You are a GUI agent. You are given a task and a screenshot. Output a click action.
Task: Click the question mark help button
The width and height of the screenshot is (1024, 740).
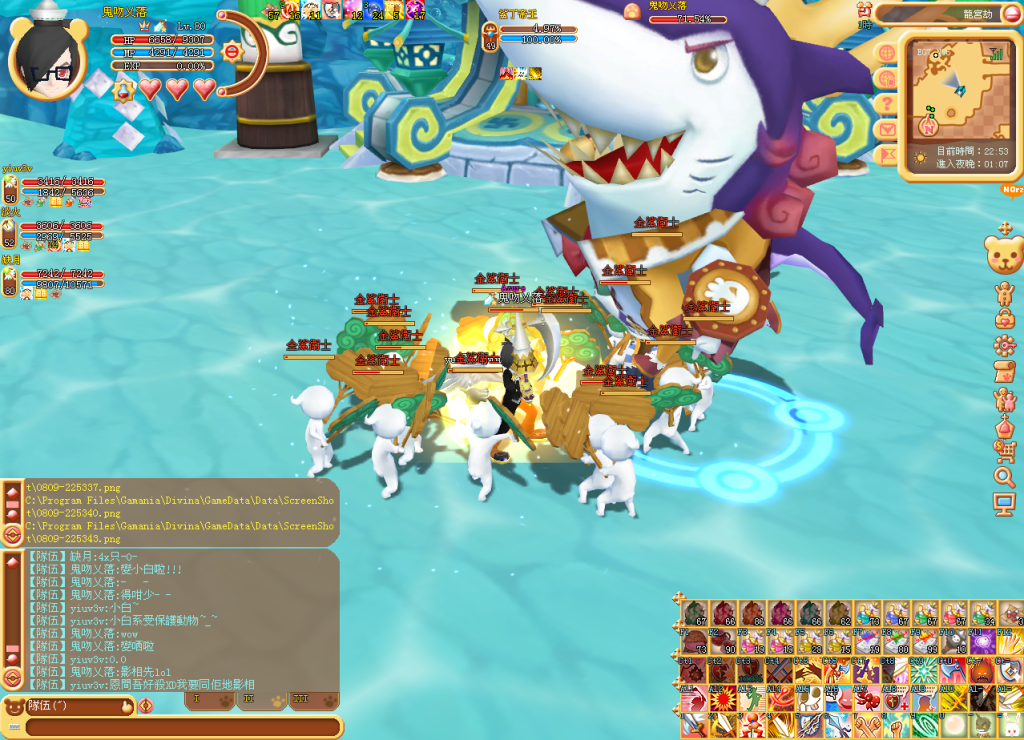(886, 103)
